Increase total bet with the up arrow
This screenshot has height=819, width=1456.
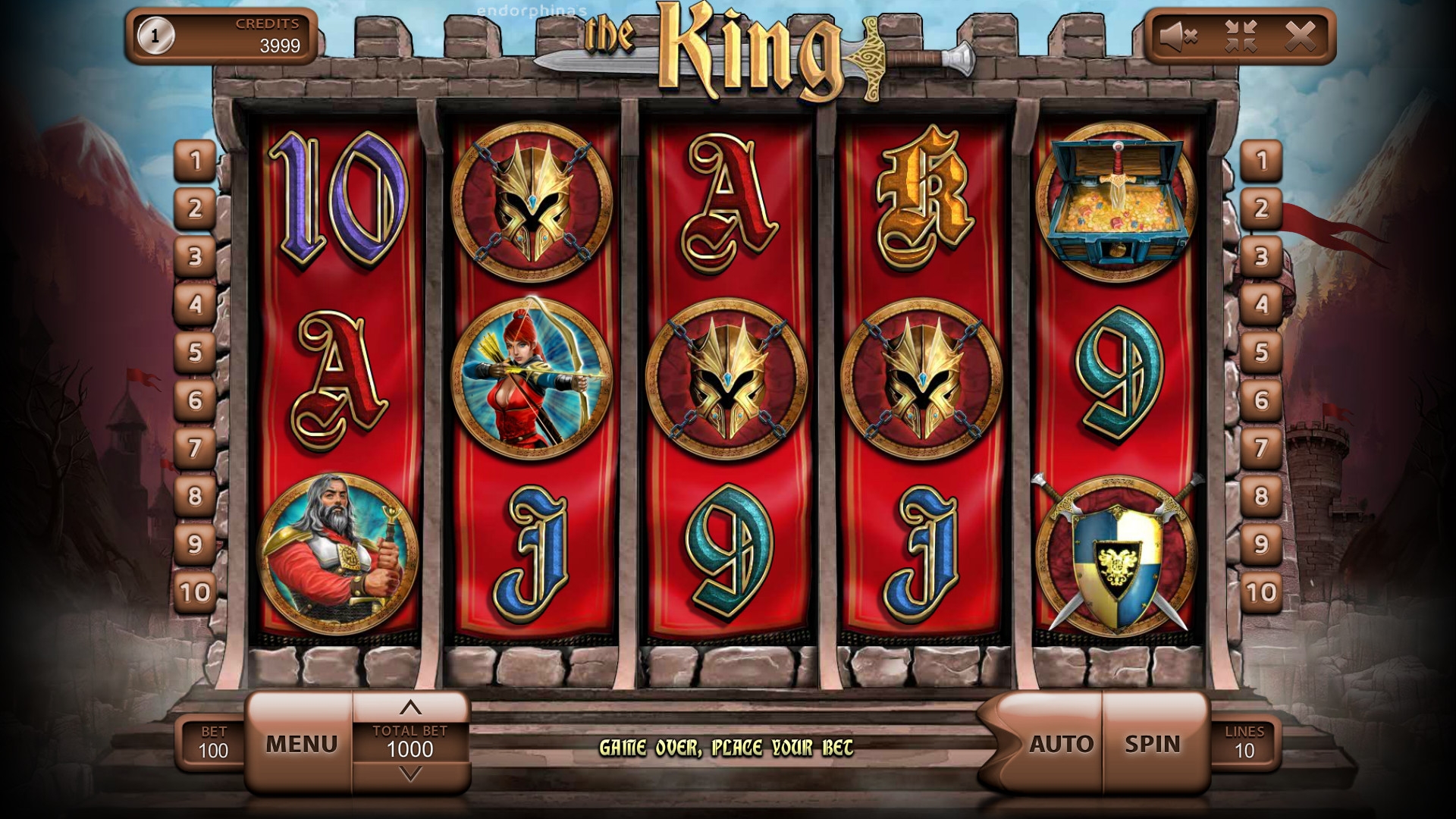(410, 708)
